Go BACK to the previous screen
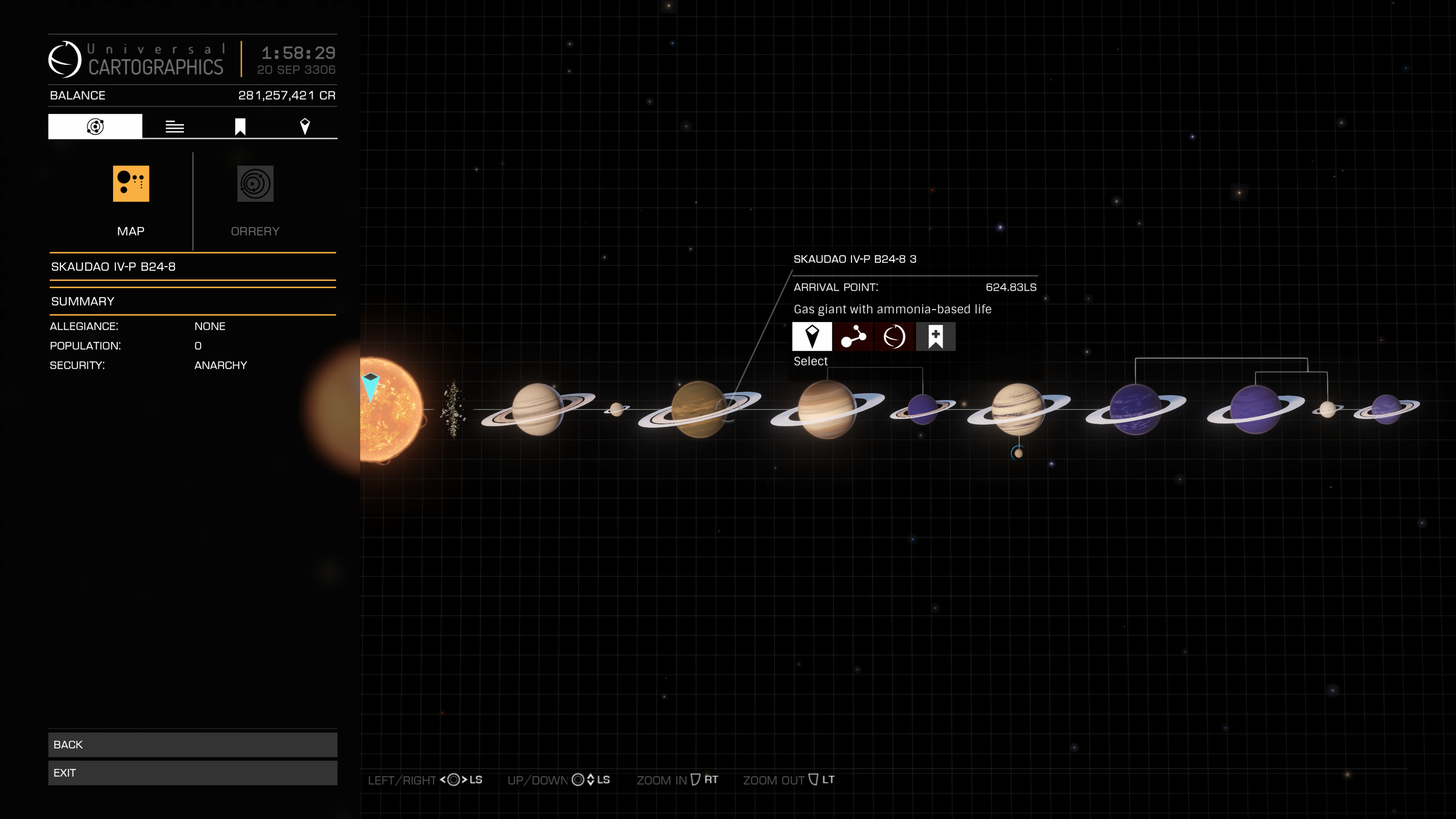This screenshot has width=1456, height=819. [x=192, y=744]
